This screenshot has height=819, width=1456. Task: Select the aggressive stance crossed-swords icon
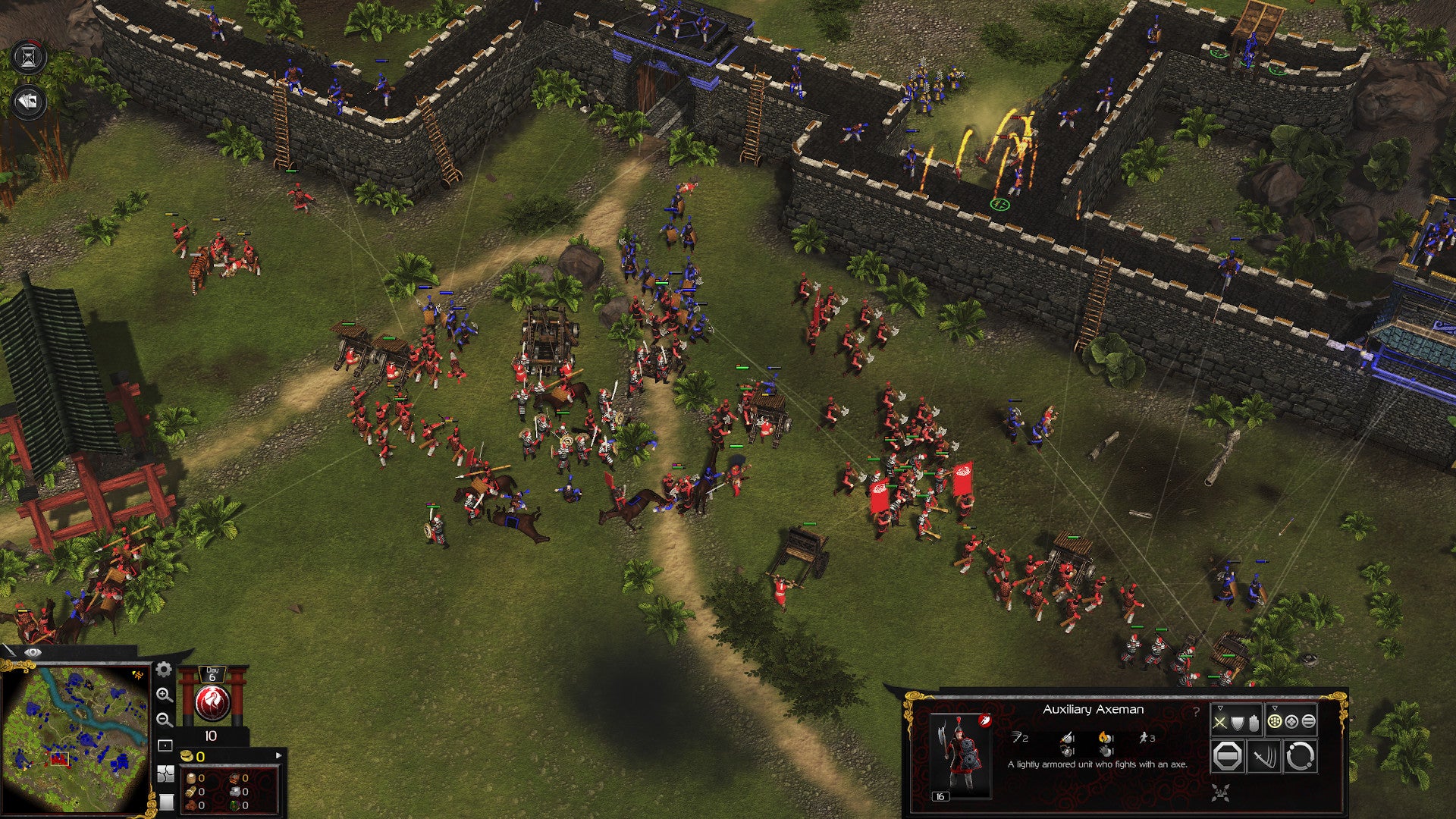point(1219,723)
